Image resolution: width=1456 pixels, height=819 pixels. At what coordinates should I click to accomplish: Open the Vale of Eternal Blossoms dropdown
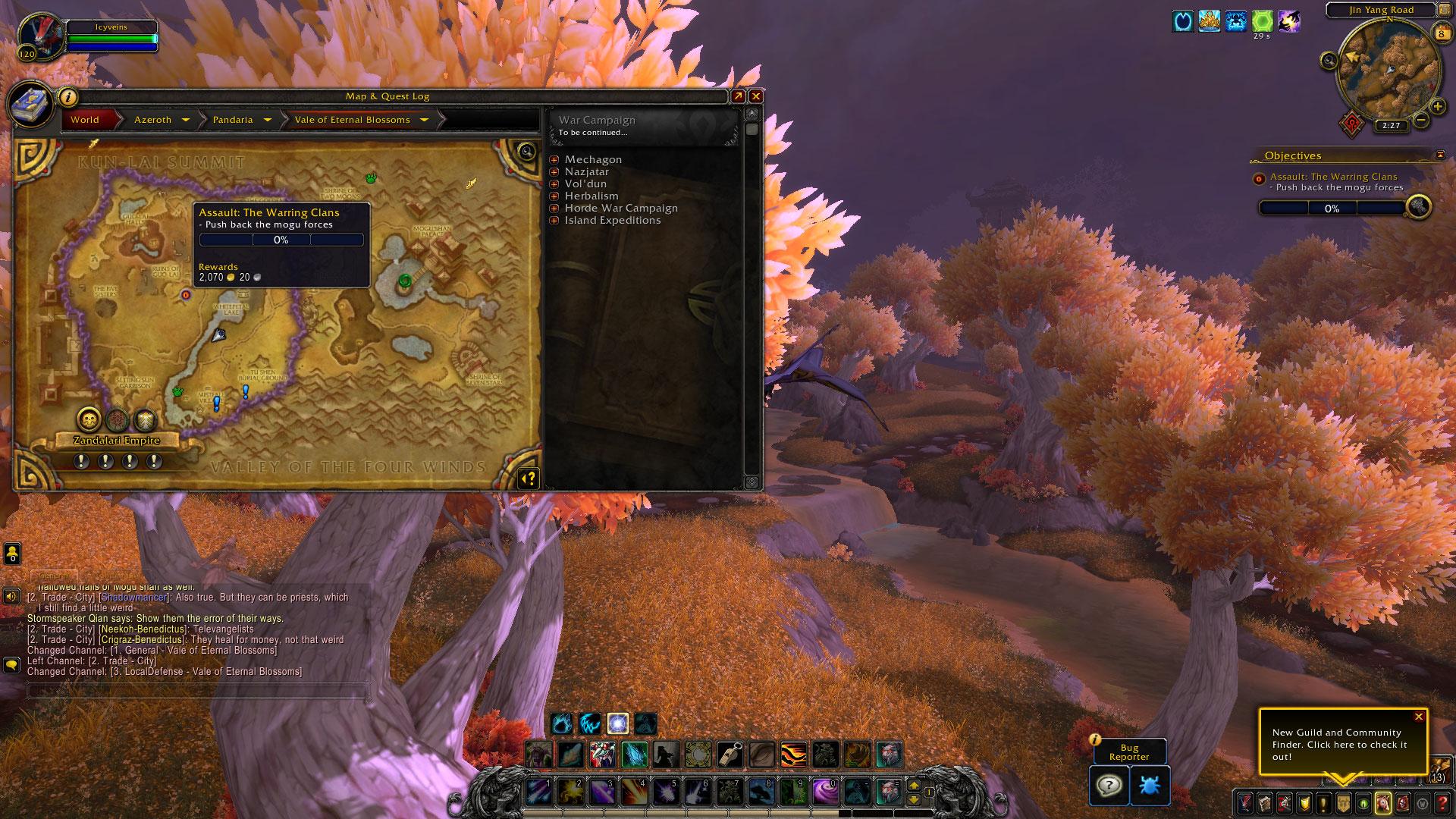coord(424,120)
